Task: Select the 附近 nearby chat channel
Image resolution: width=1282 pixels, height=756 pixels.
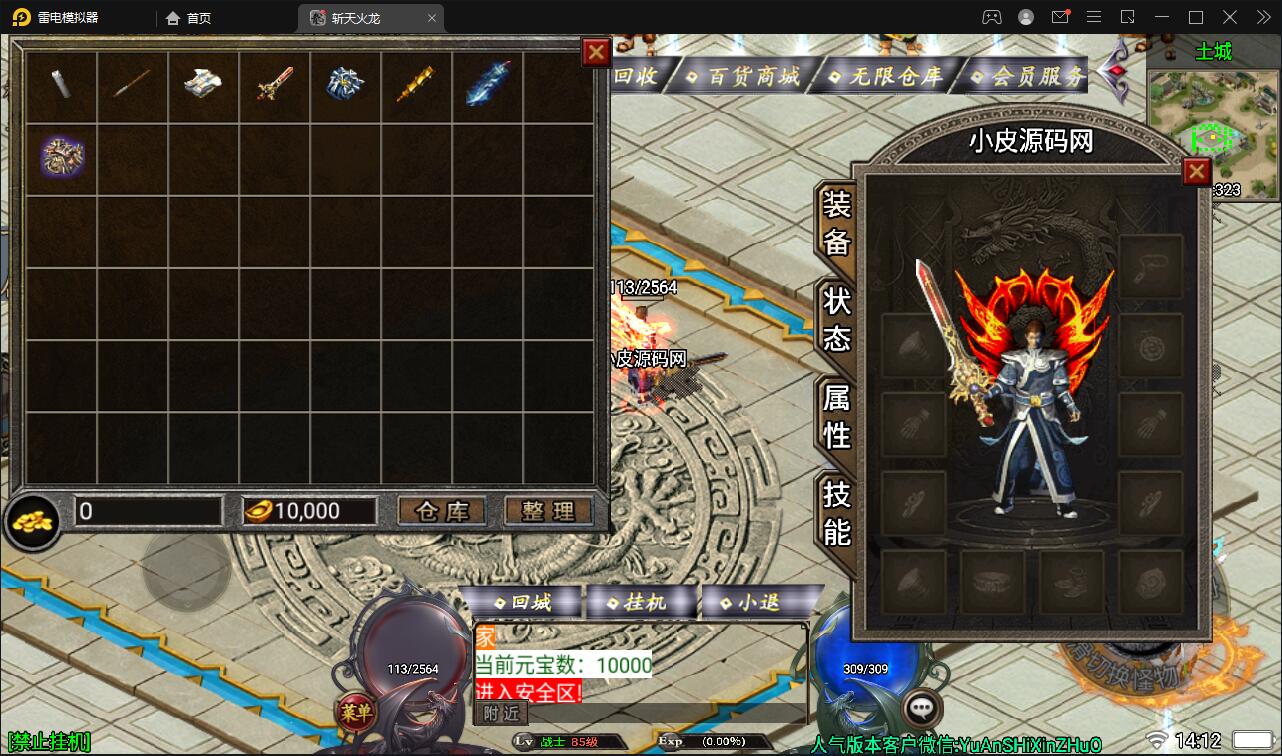Action: (501, 713)
